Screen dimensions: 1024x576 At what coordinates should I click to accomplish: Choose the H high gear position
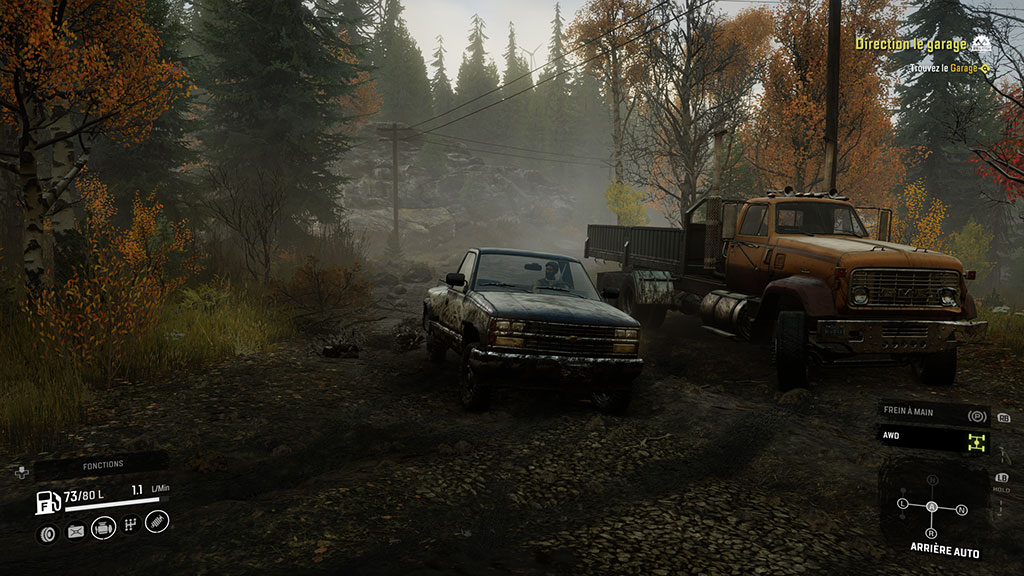click(933, 480)
